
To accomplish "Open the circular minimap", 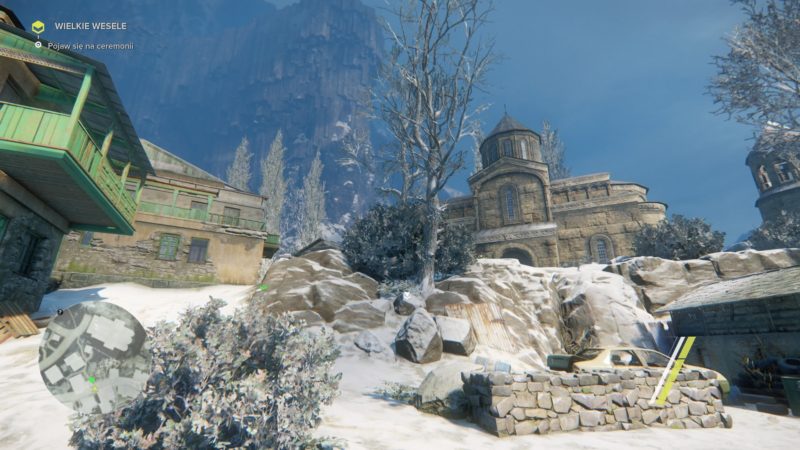I will click(93, 357).
